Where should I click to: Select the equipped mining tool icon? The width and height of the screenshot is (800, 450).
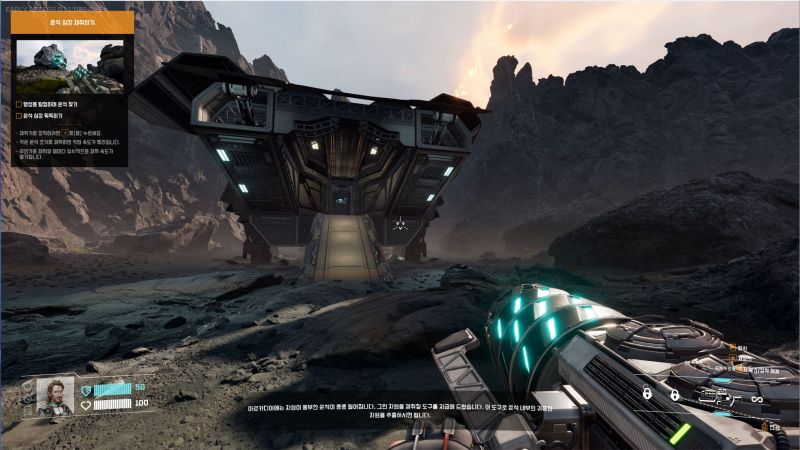[717, 398]
